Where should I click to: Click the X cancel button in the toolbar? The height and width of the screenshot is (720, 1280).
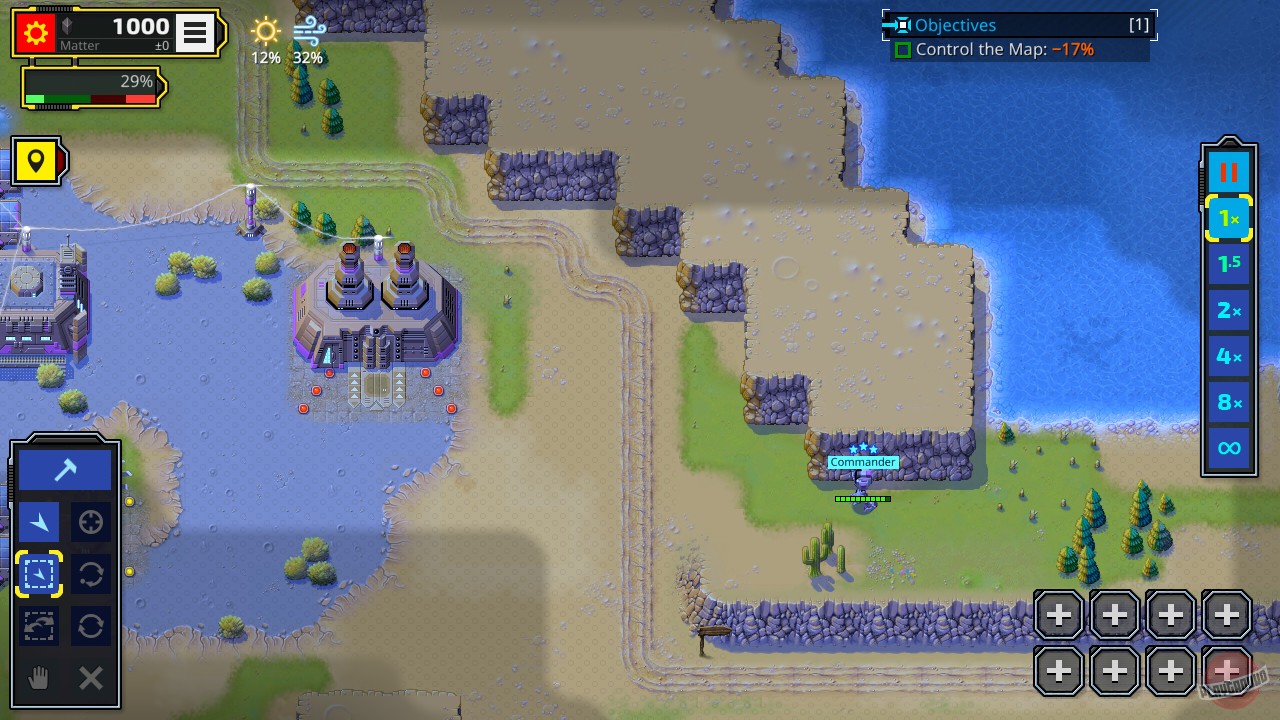coord(90,678)
